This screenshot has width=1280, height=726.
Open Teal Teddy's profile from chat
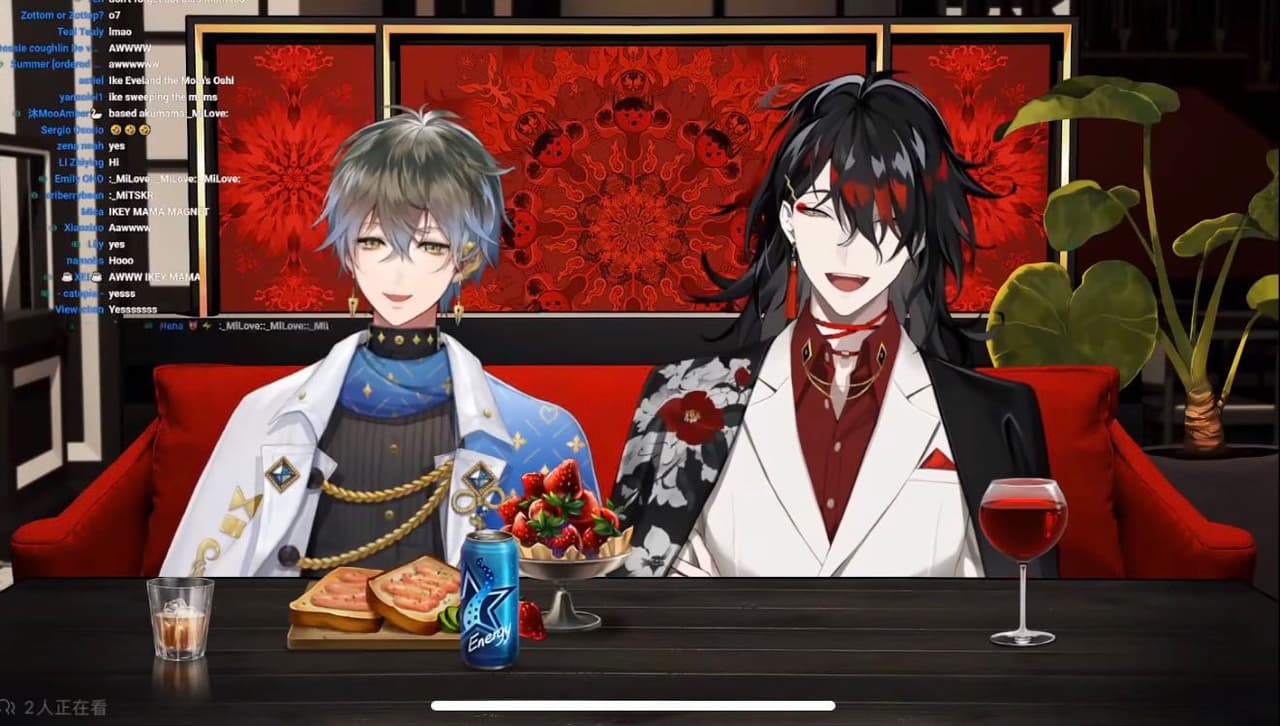pyautogui.click(x=79, y=32)
